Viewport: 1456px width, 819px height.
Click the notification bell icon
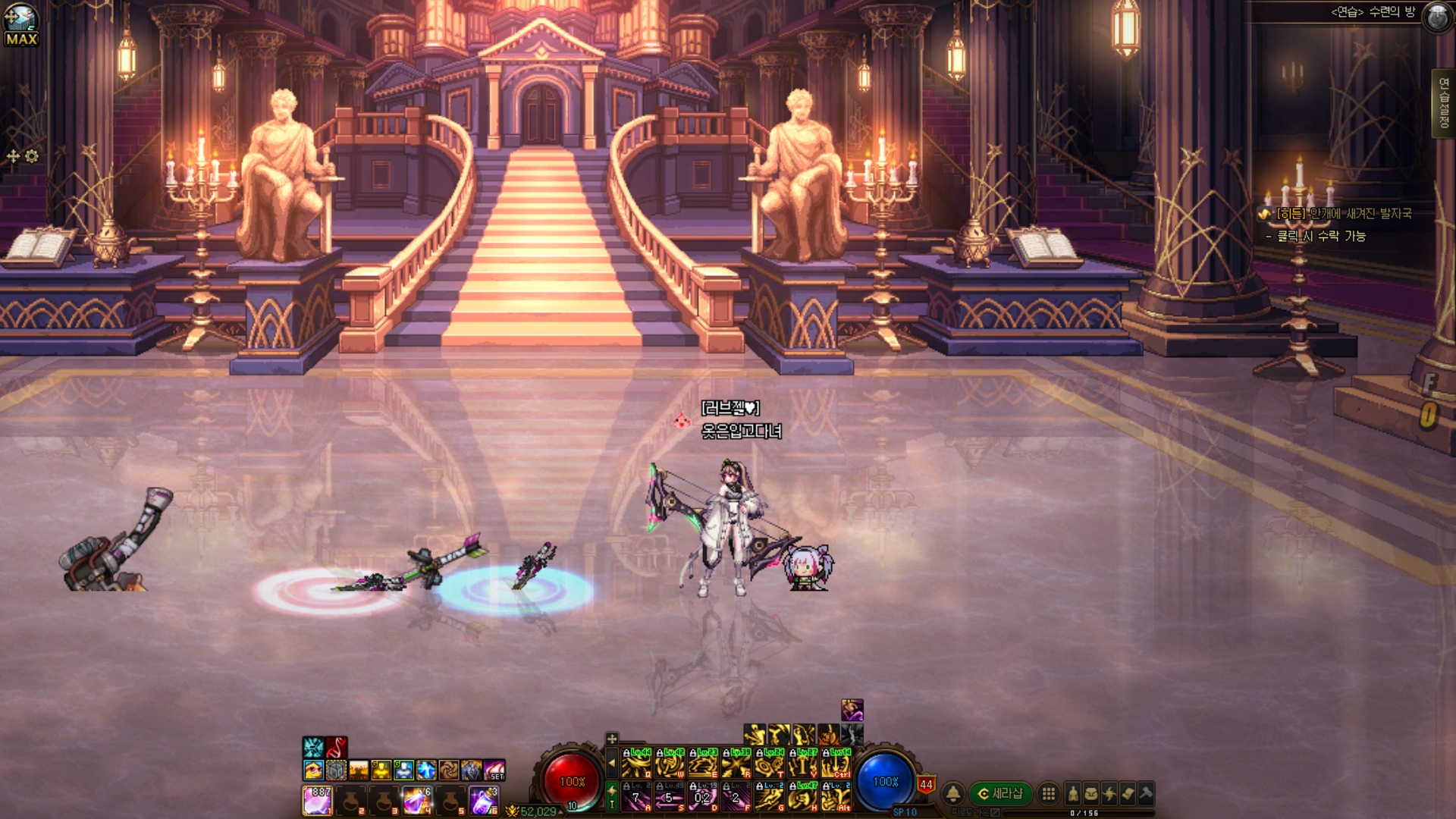point(953,793)
